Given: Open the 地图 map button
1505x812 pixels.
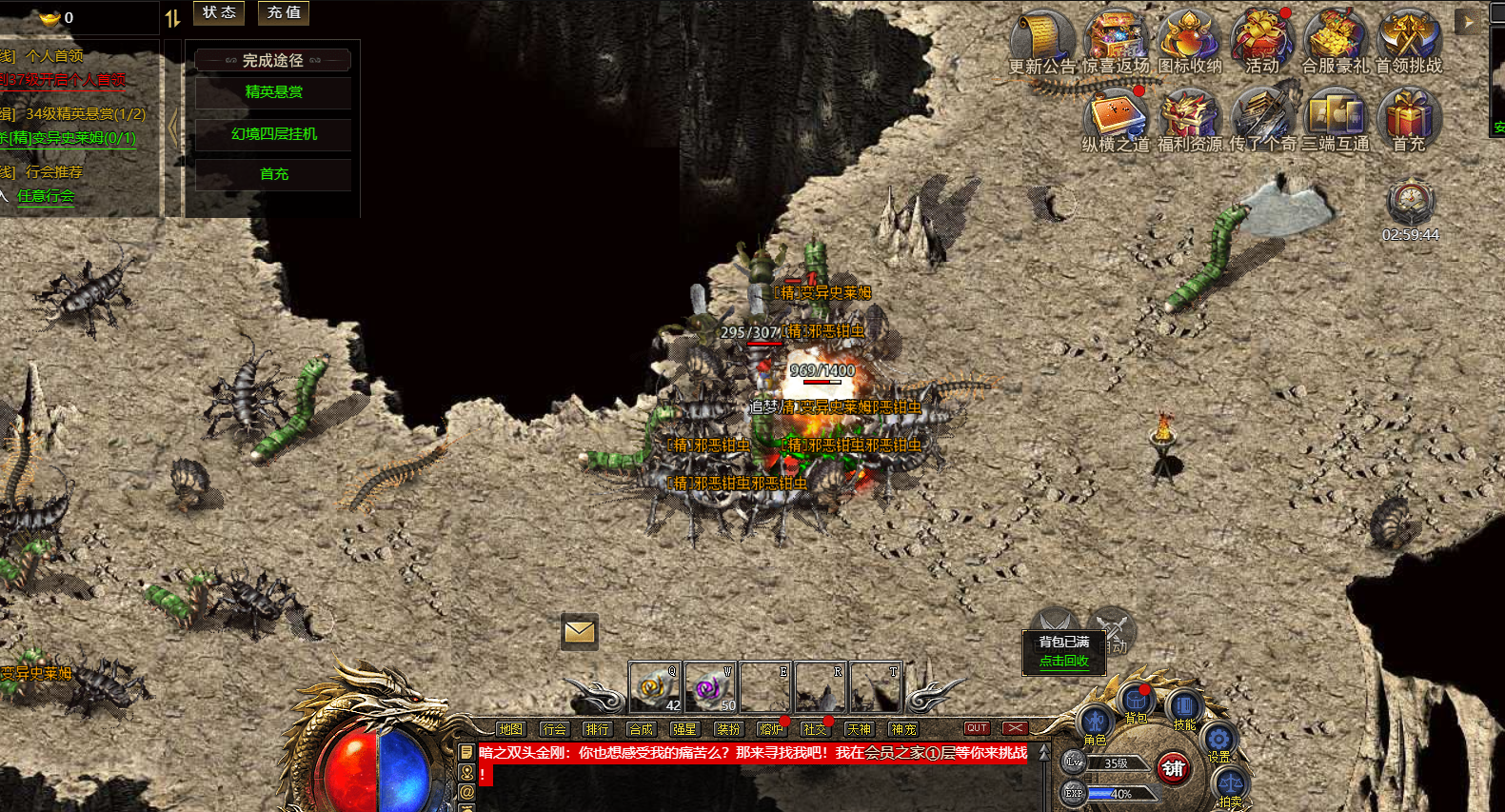Looking at the screenshot, I should (510, 729).
